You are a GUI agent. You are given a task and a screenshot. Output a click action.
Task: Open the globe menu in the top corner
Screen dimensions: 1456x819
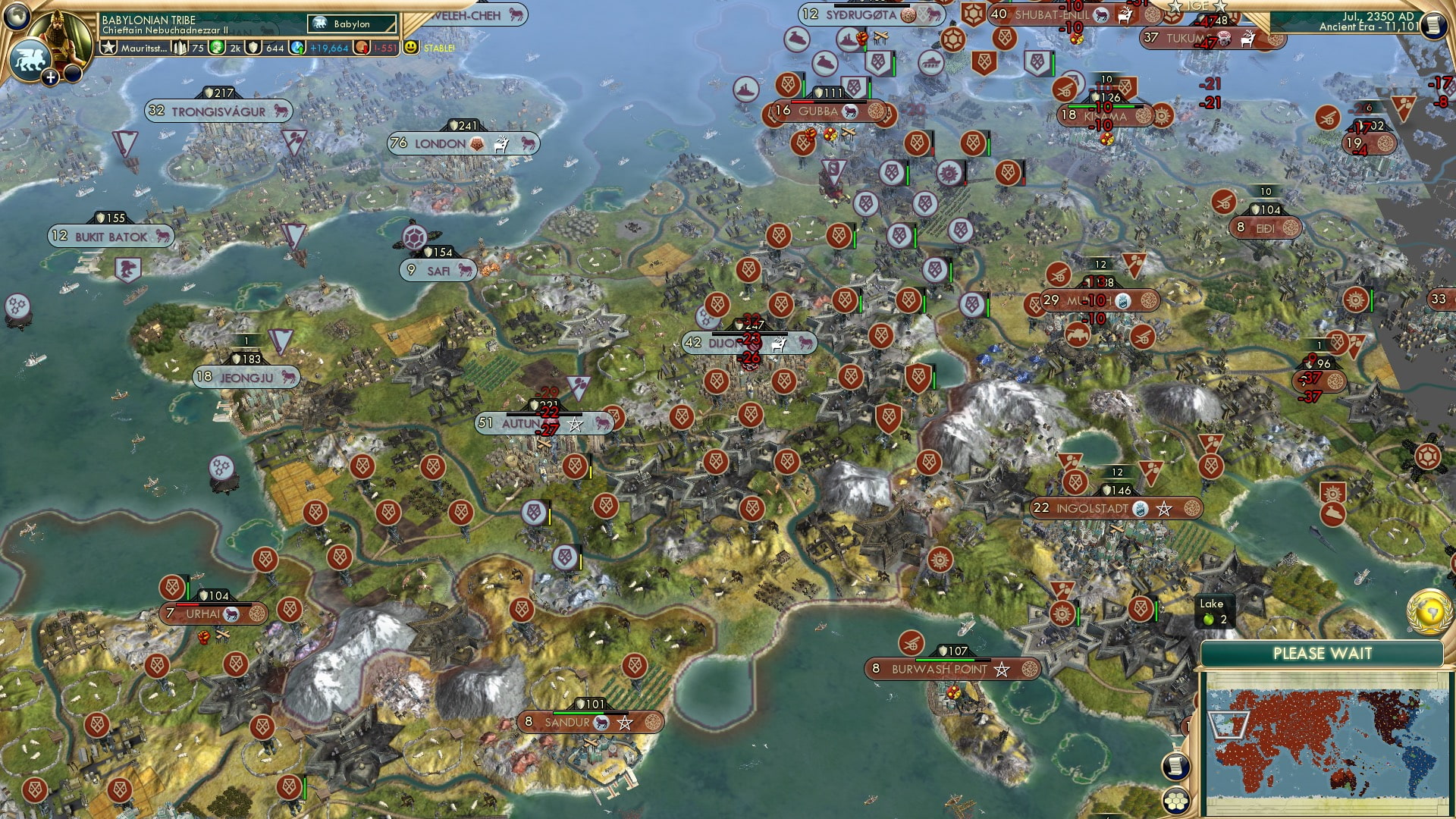pos(15,15)
